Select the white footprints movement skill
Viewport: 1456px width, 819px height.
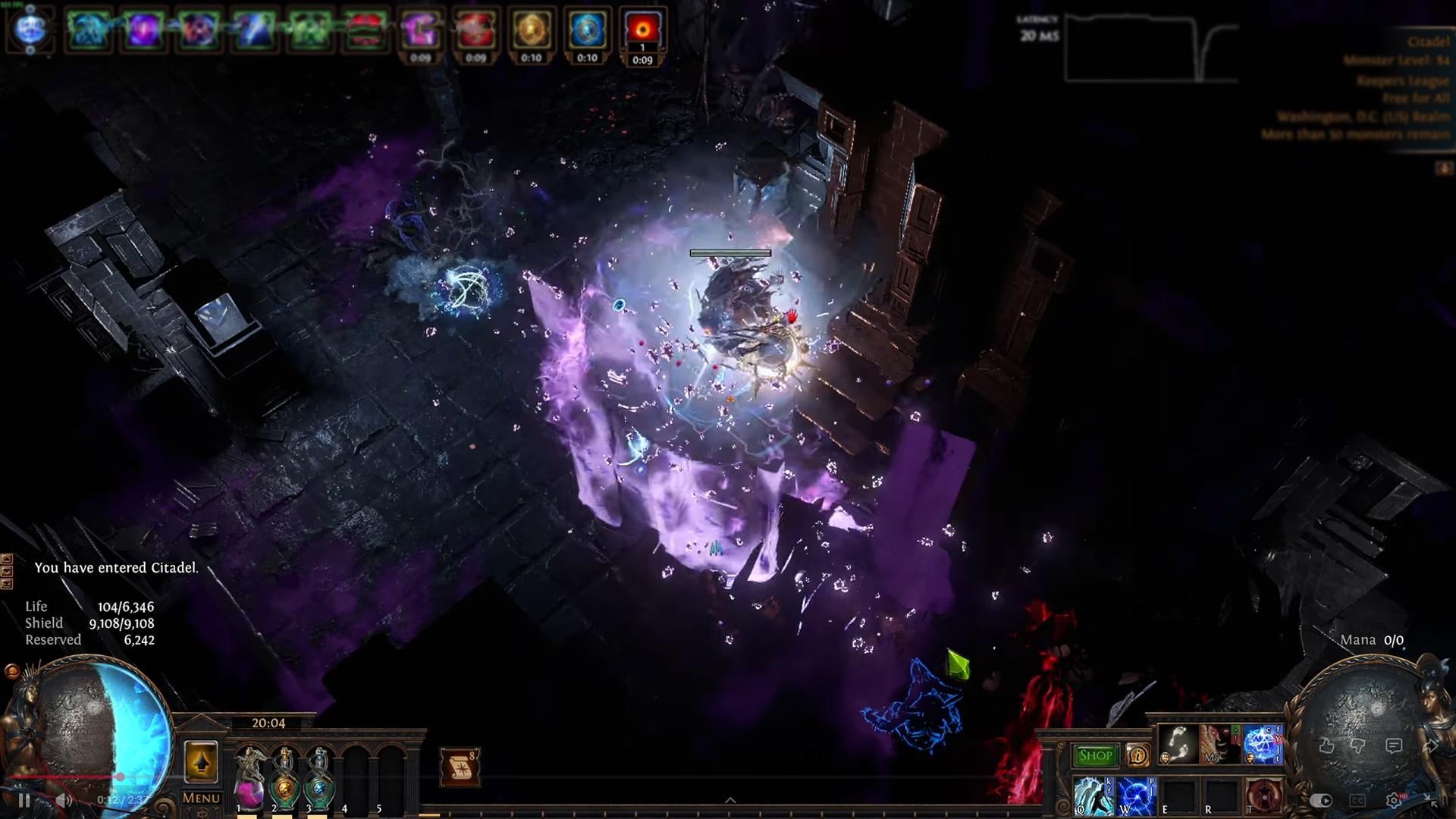[1178, 743]
